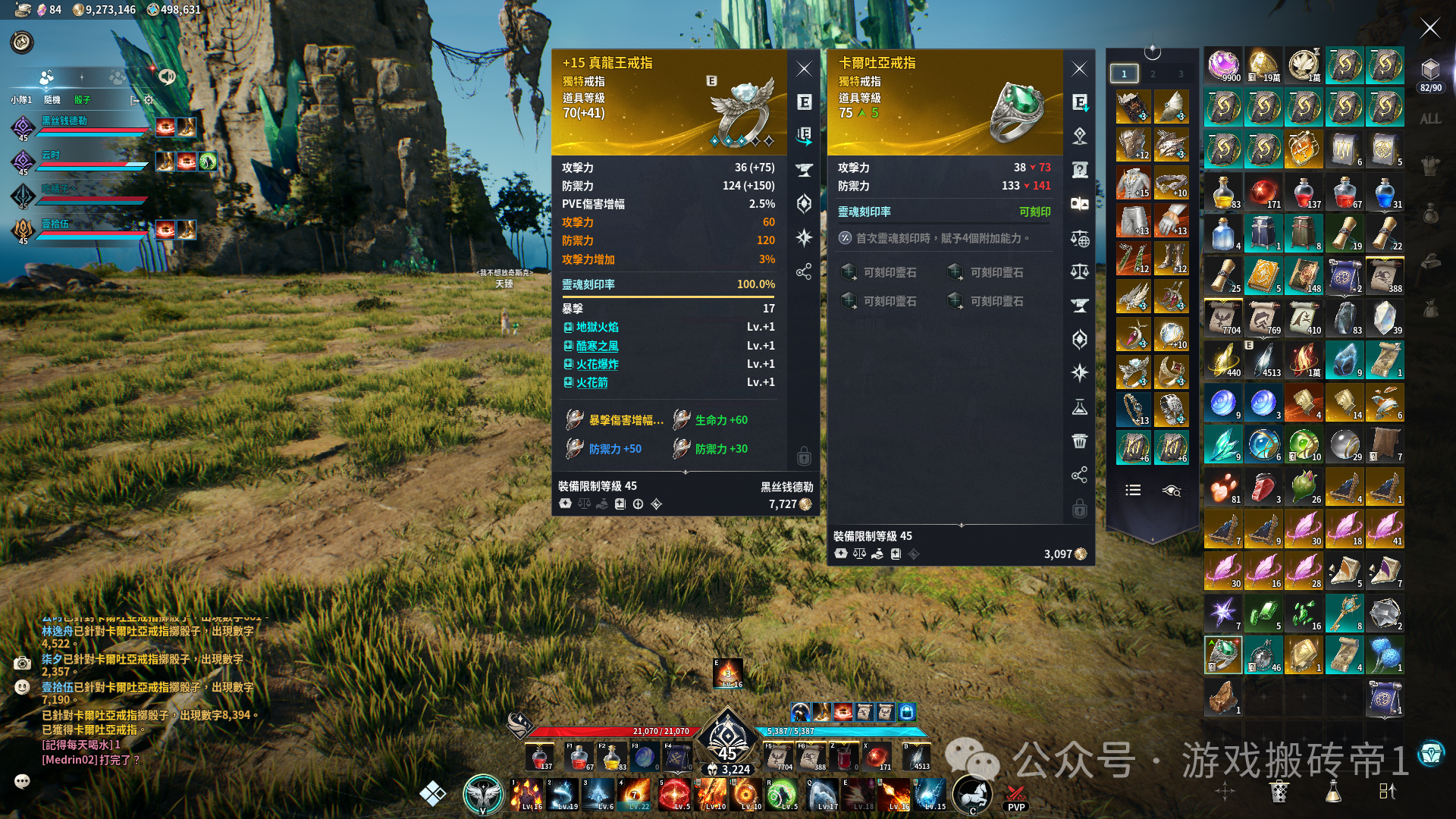Image resolution: width=1456 pixels, height=819 pixels.
Task: Toggle the PVP mode button
Action: (1016, 799)
